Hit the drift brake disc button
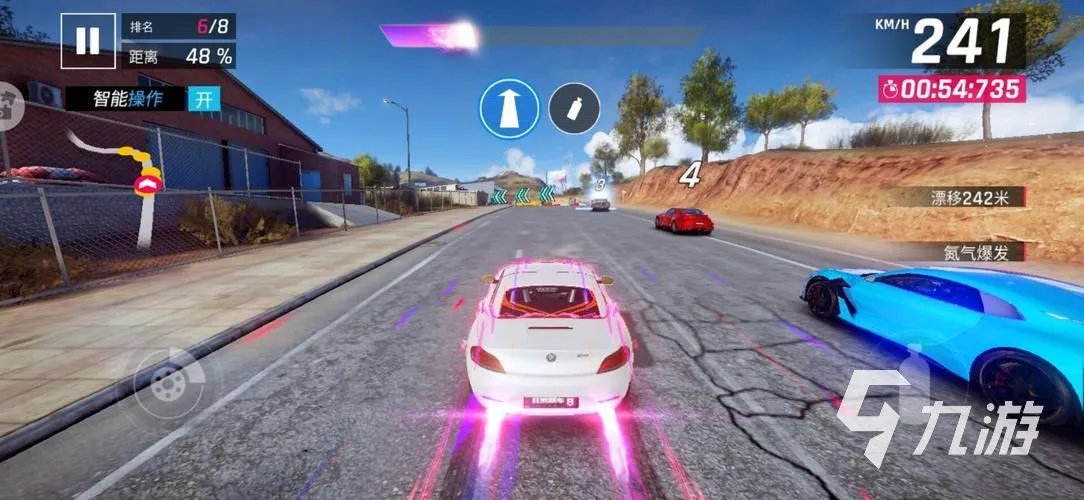 (x=168, y=383)
